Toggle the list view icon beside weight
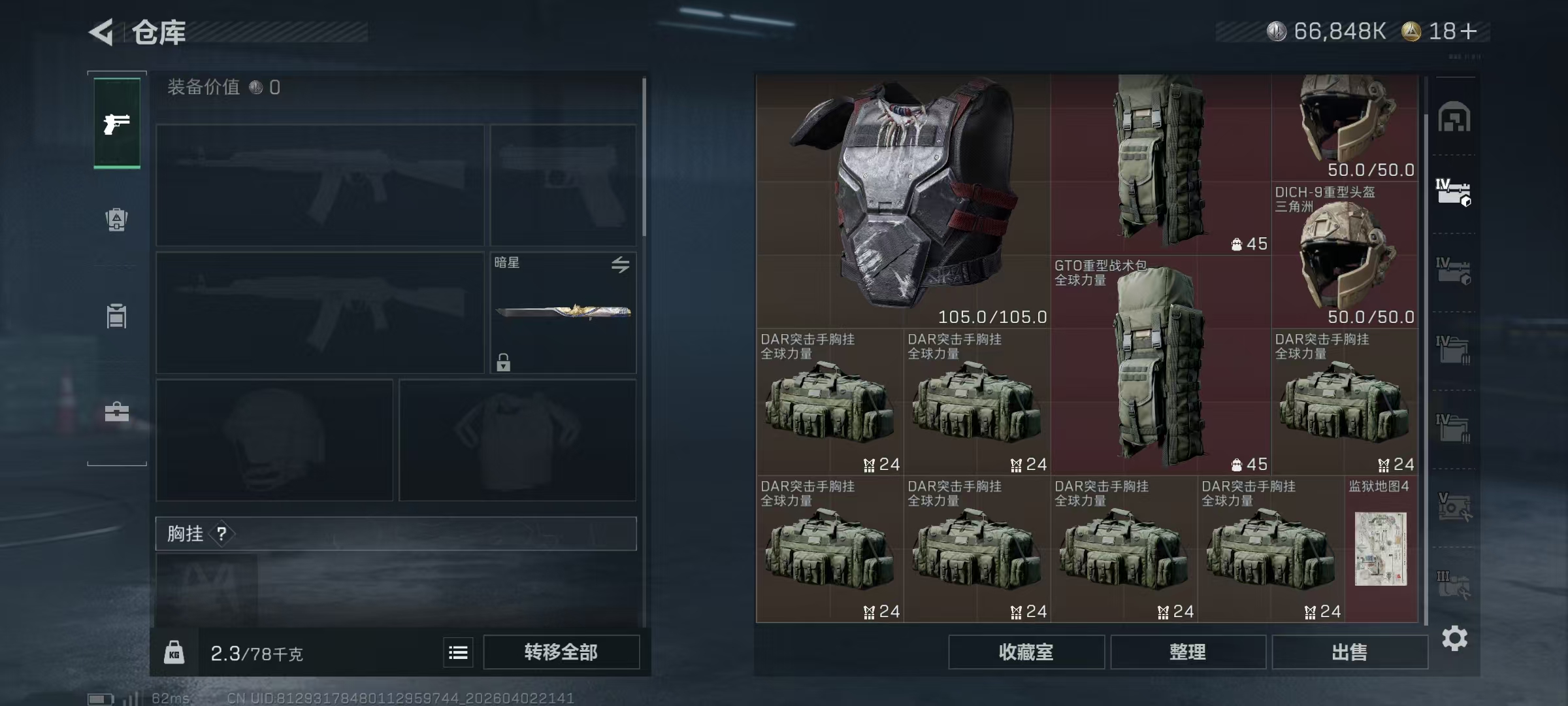The width and height of the screenshot is (1568, 706). [458, 652]
